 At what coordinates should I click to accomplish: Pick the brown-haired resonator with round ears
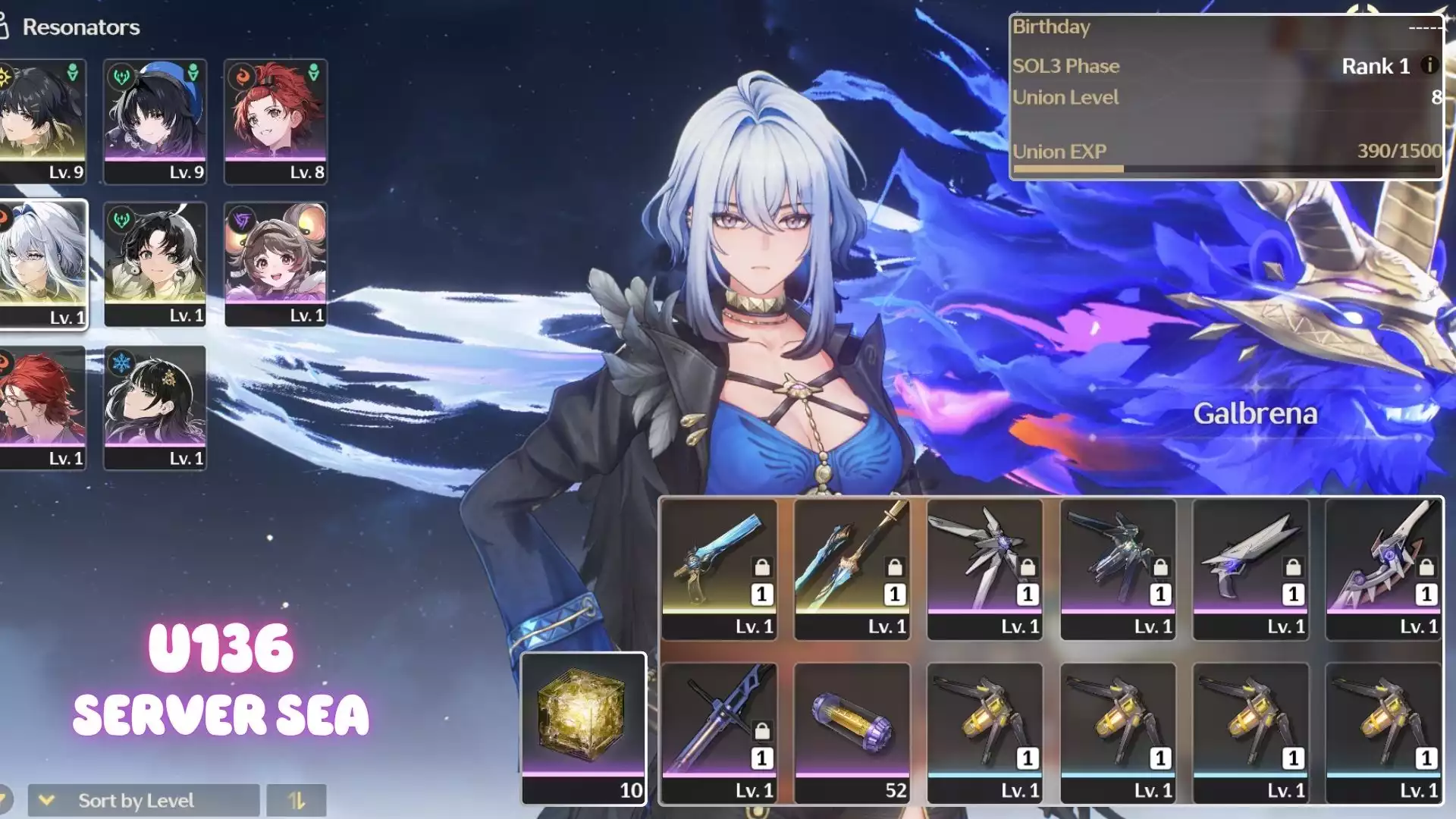pos(276,264)
